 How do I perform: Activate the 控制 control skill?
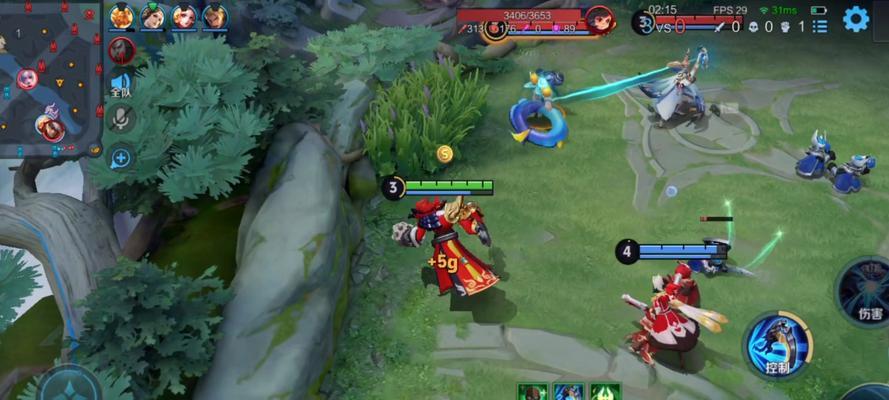[777, 343]
